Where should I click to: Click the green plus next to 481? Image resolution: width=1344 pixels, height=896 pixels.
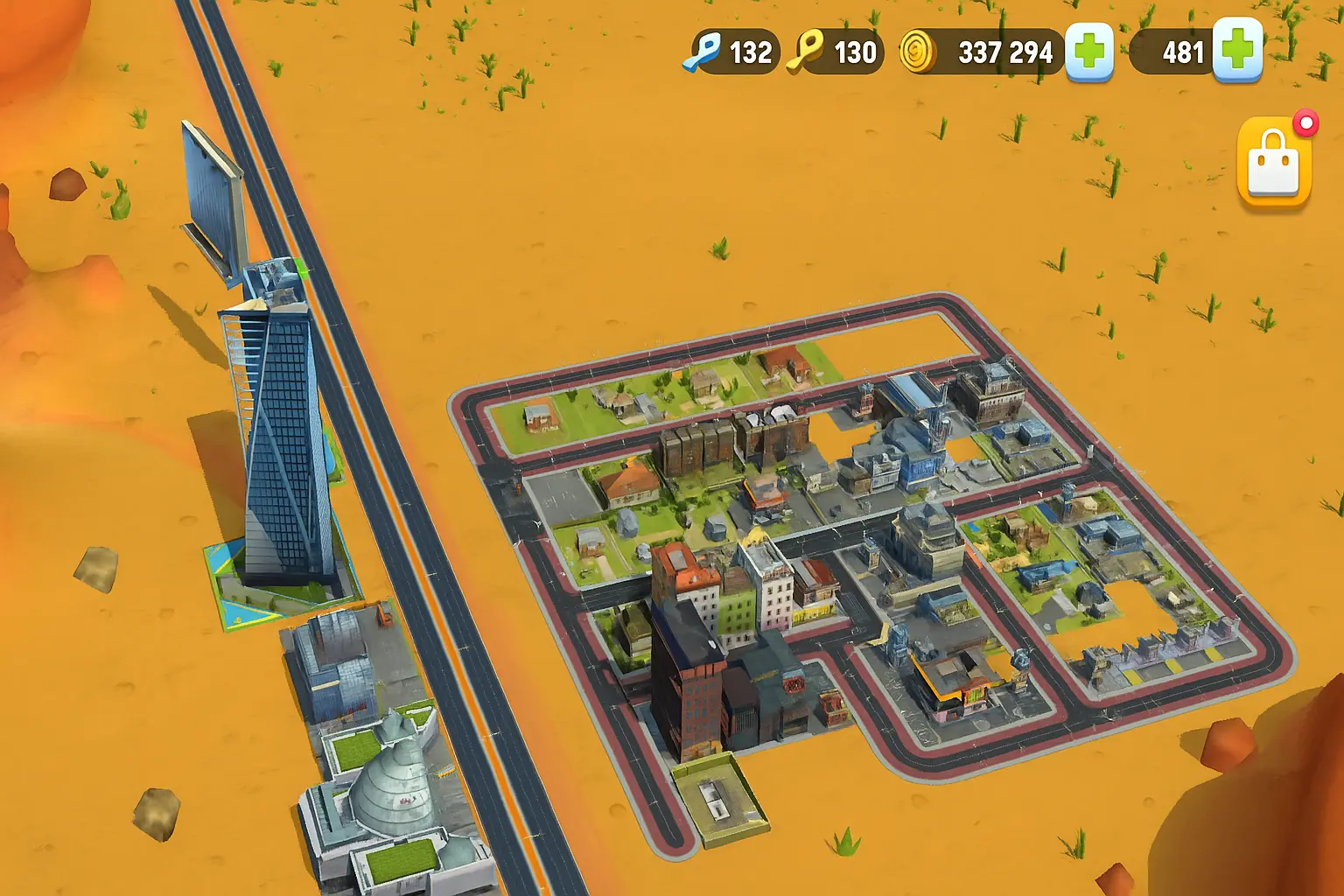pos(1237,52)
